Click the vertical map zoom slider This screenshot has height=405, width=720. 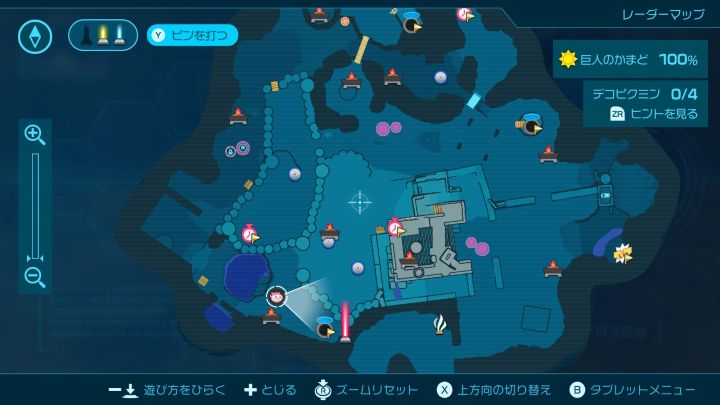click(35, 205)
